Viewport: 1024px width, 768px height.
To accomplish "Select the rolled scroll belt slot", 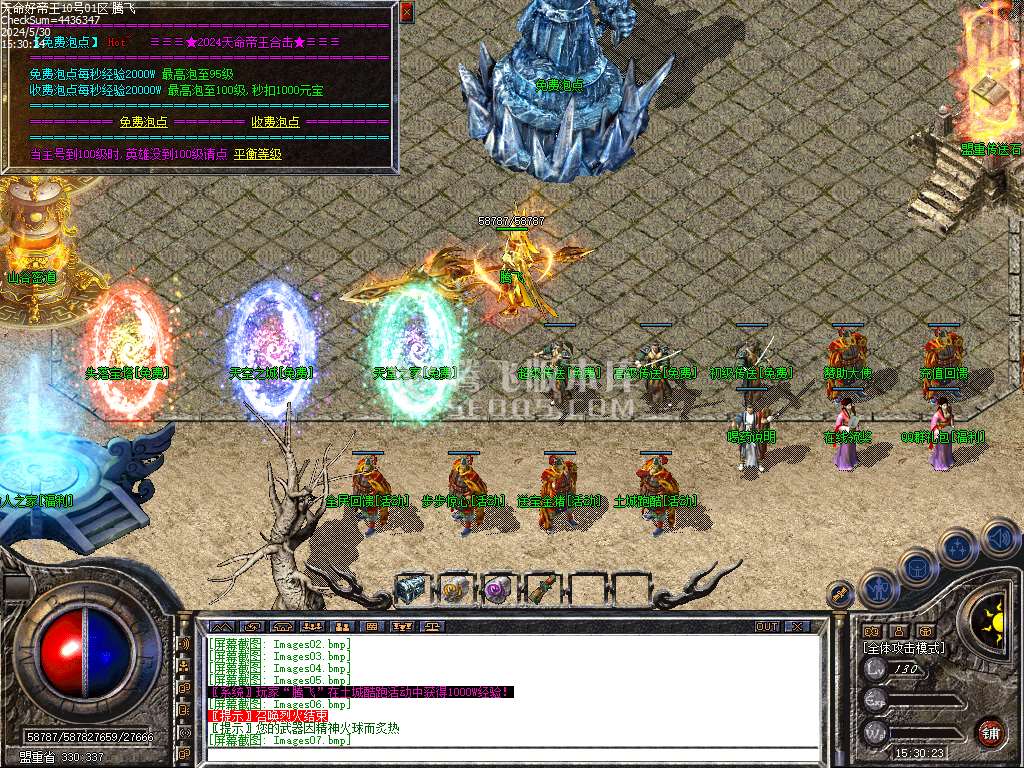I will click(454, 589).
